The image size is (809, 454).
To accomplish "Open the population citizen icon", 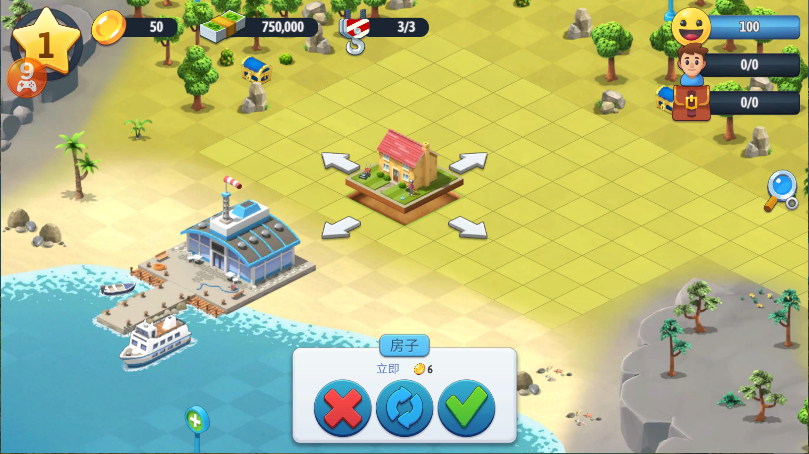I will point(691,65).
